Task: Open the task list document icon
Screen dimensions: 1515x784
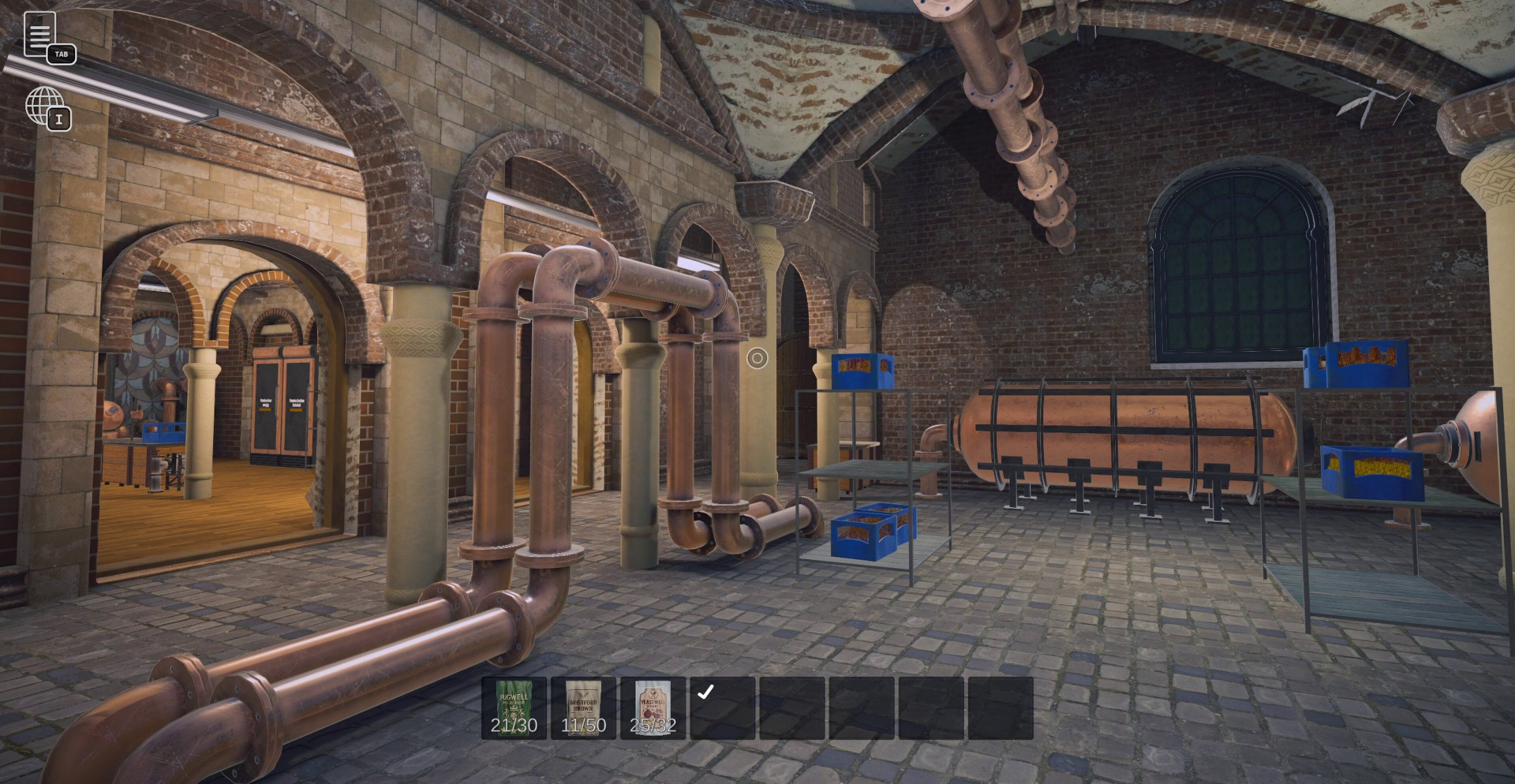Action: tap(39, 34)
